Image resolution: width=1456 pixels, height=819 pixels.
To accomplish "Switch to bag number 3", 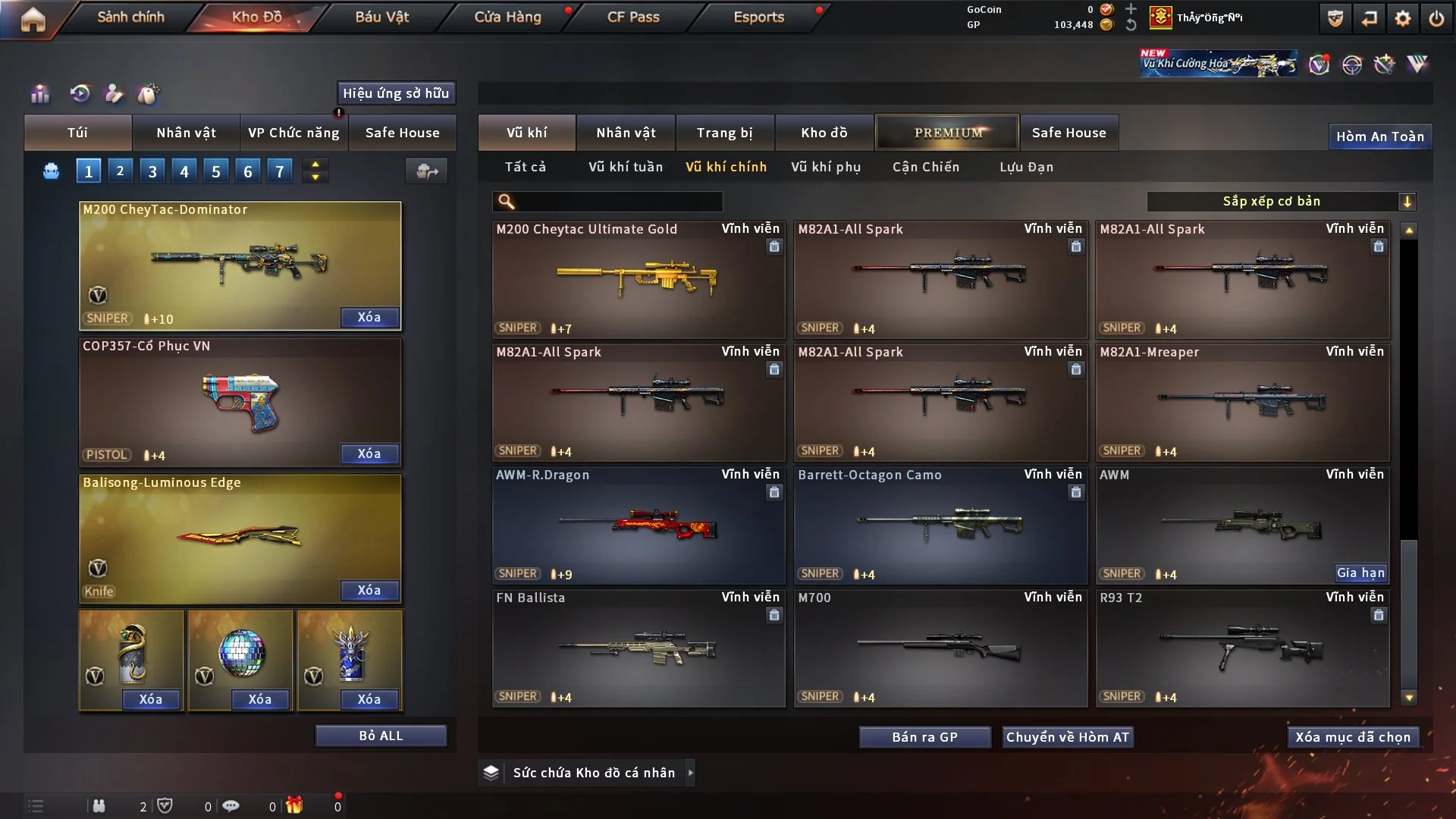I will coord(152,171).
